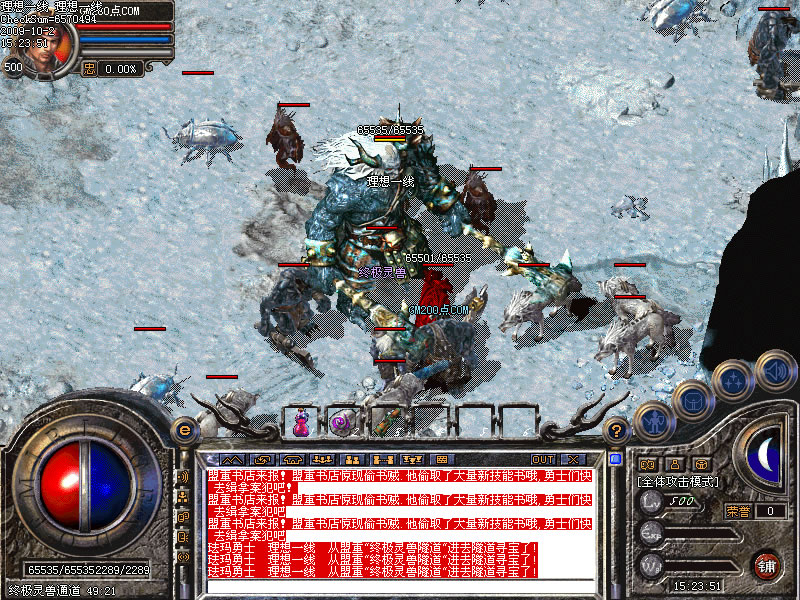This screenshot has width=800, height=600.
Task: Use the red potion gourd in the belt
Action: (x=301, y=424)
